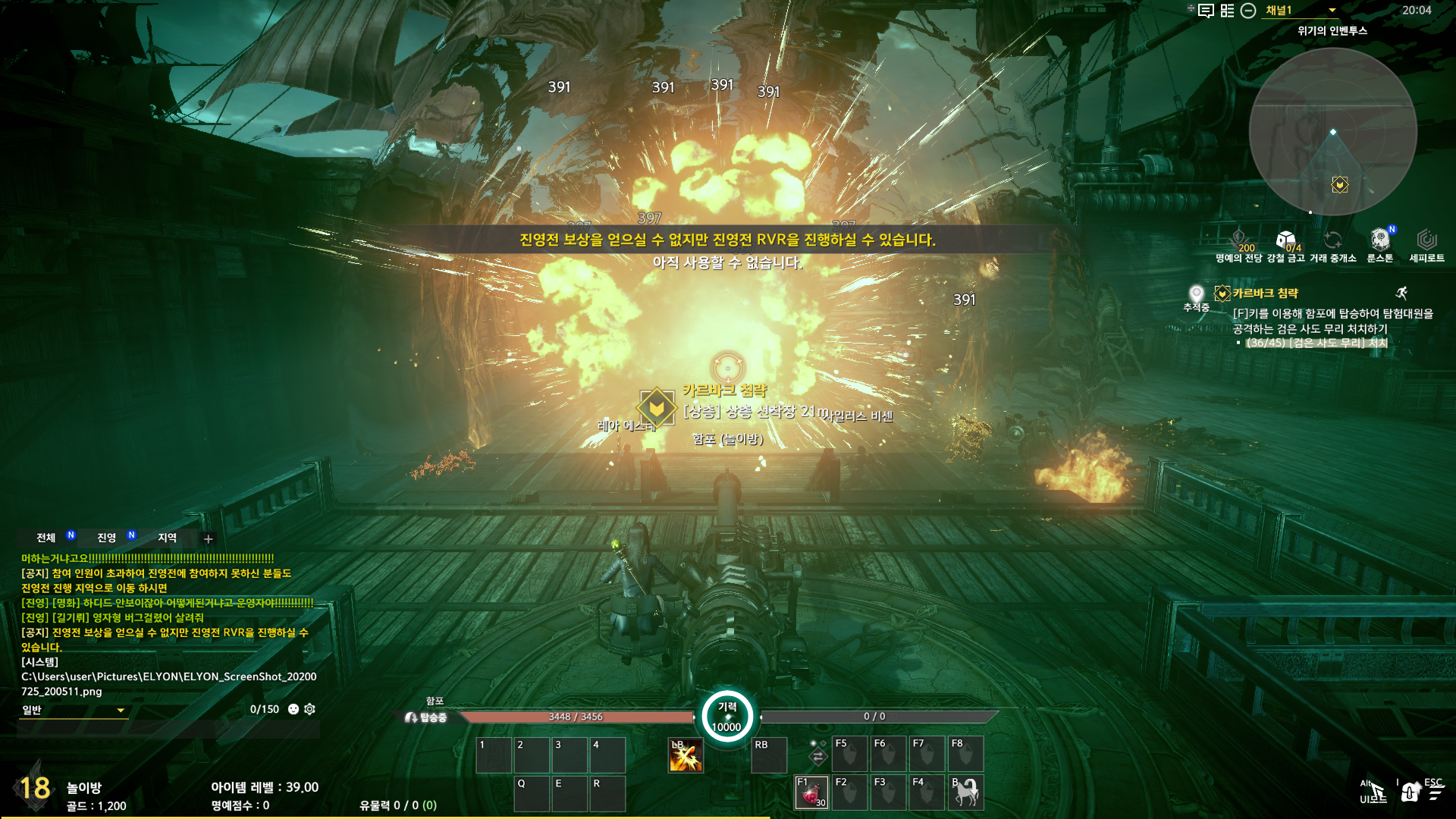Click the horse mount slot icon
Image resolution: width=1456 pixels, height=819 pixels.
tap(965, 792)
